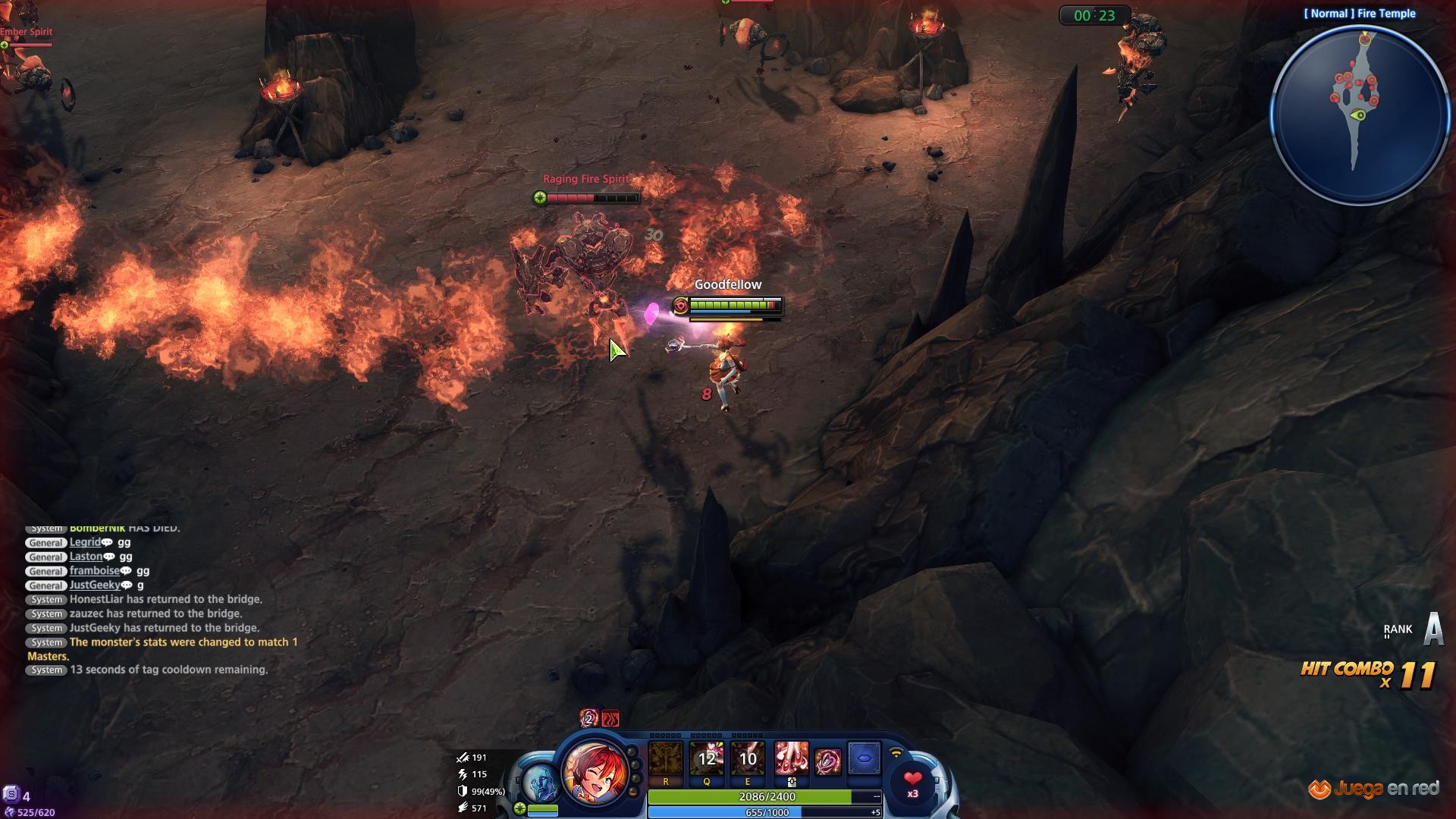Click the blue gem item slot
The width and height of the screenshot is (1456, 819).
click(864, 758)
